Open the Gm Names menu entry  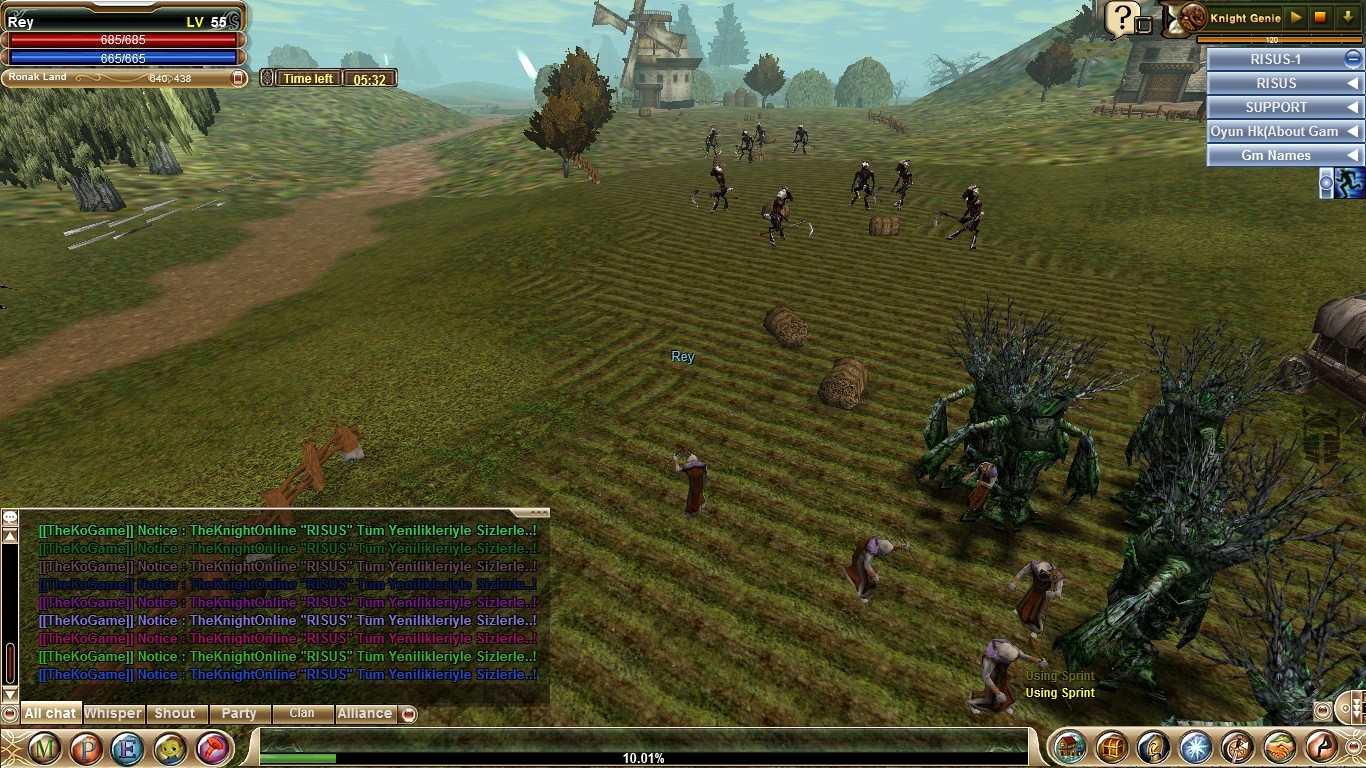pyautogui.click(x=1284, y=155)
